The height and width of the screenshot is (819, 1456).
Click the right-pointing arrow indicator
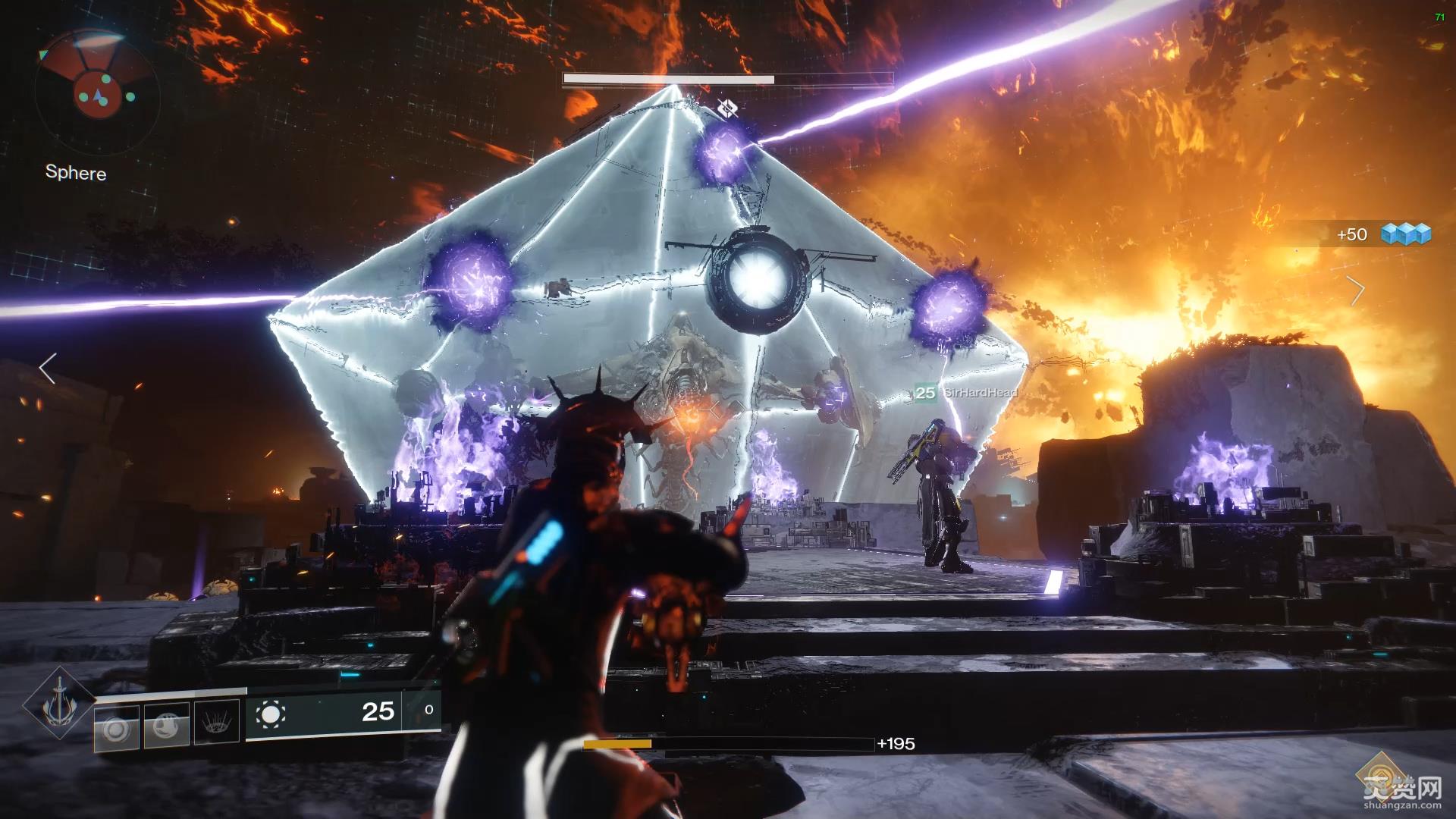click(1356, 290)
